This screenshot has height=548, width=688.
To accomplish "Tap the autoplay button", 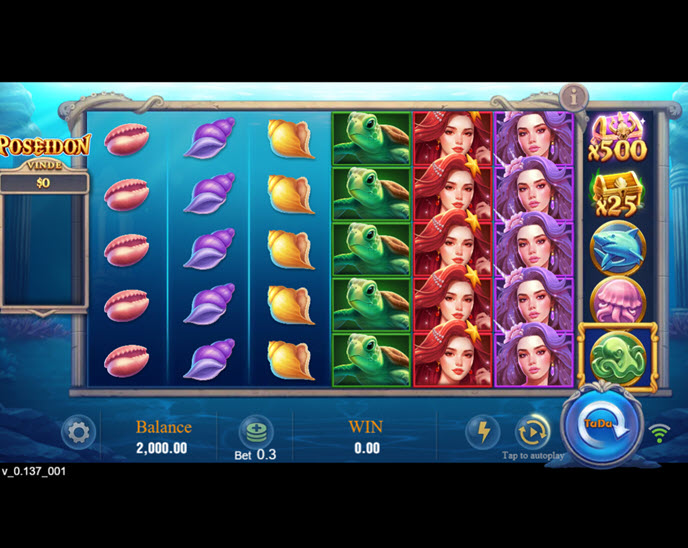I will [532, 432].
